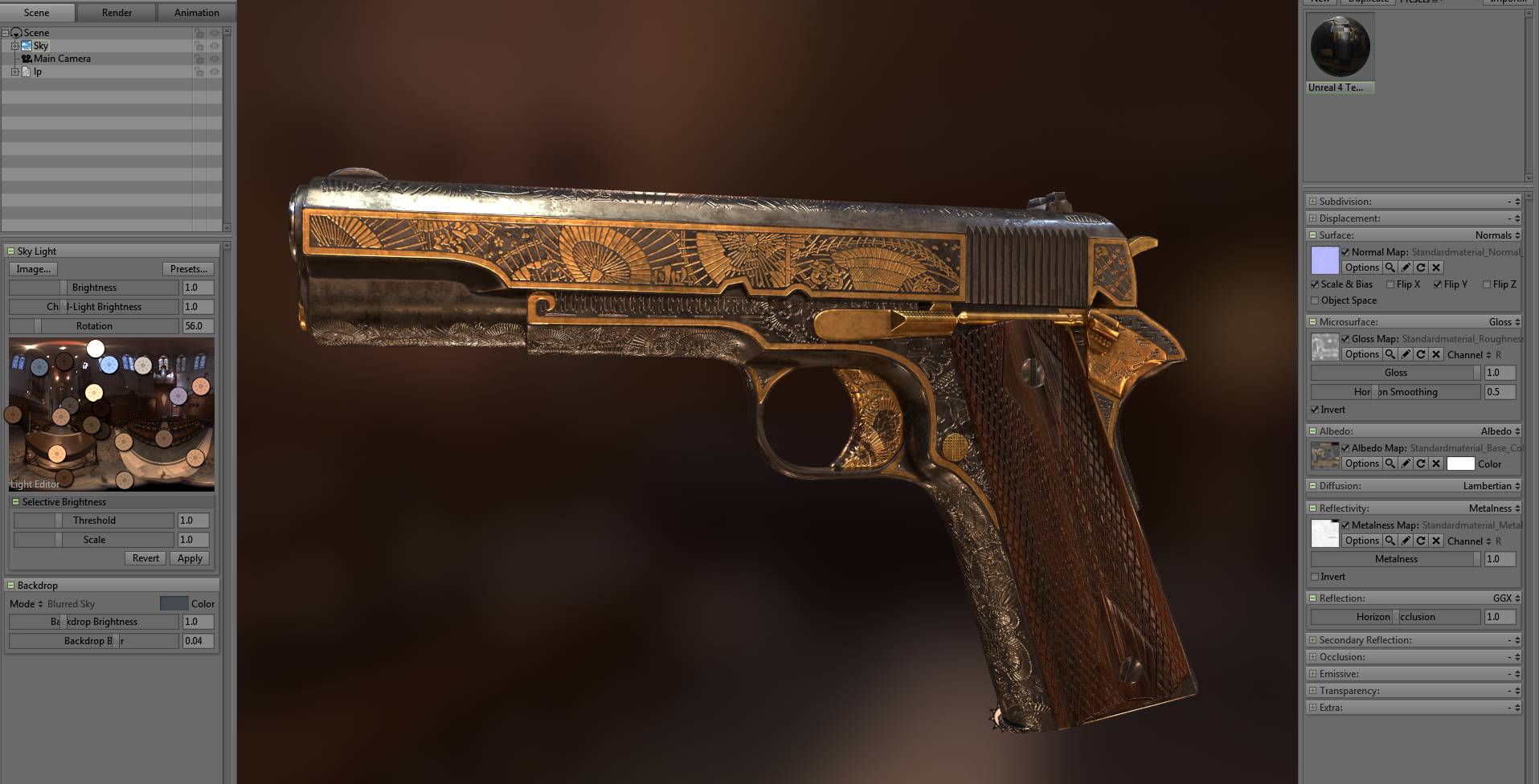The width and height of the screenshot is (1539, 784).
Task: Click the pencil edit icon for the Gloss Map
Action: [1405, 354]
